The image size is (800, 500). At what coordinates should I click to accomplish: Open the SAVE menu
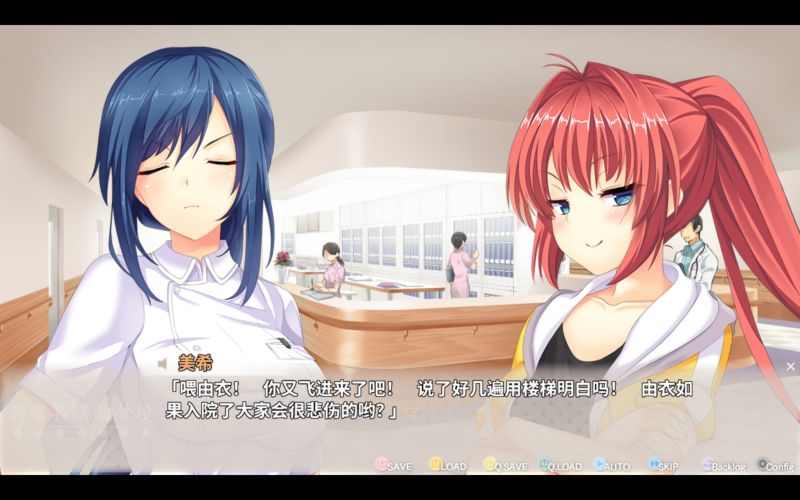393,465
